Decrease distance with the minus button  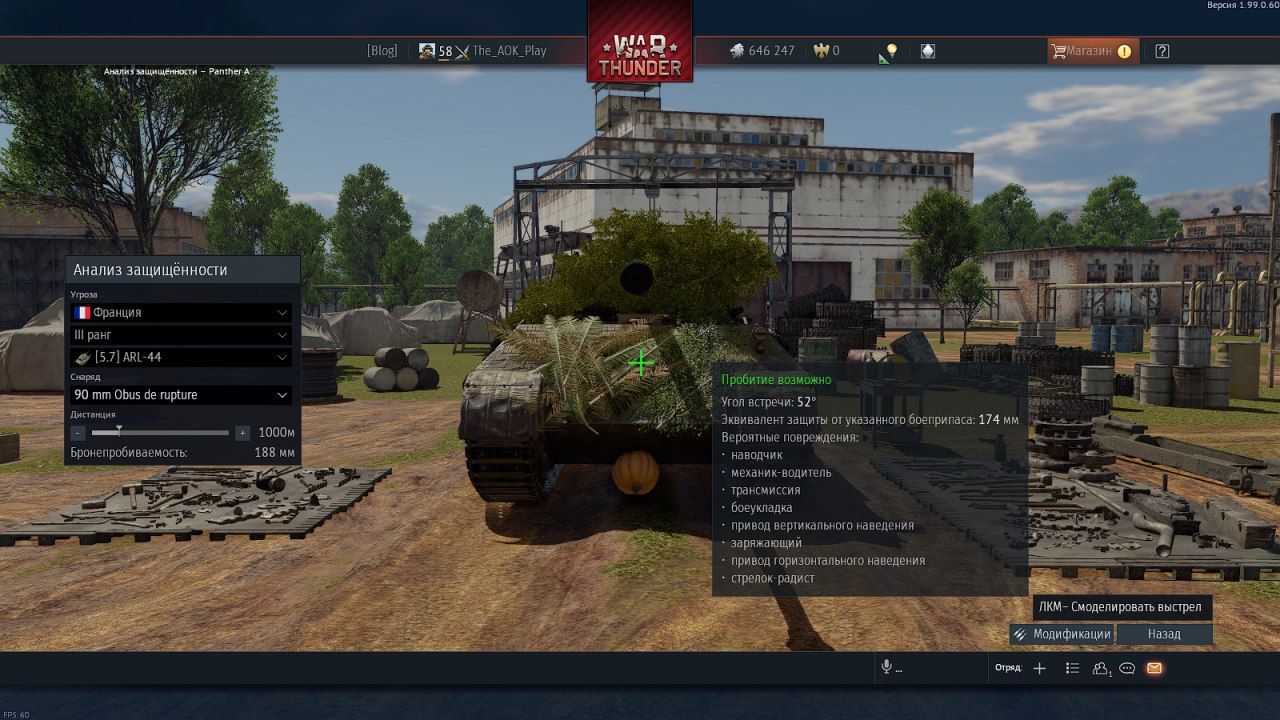click(78, 433)
